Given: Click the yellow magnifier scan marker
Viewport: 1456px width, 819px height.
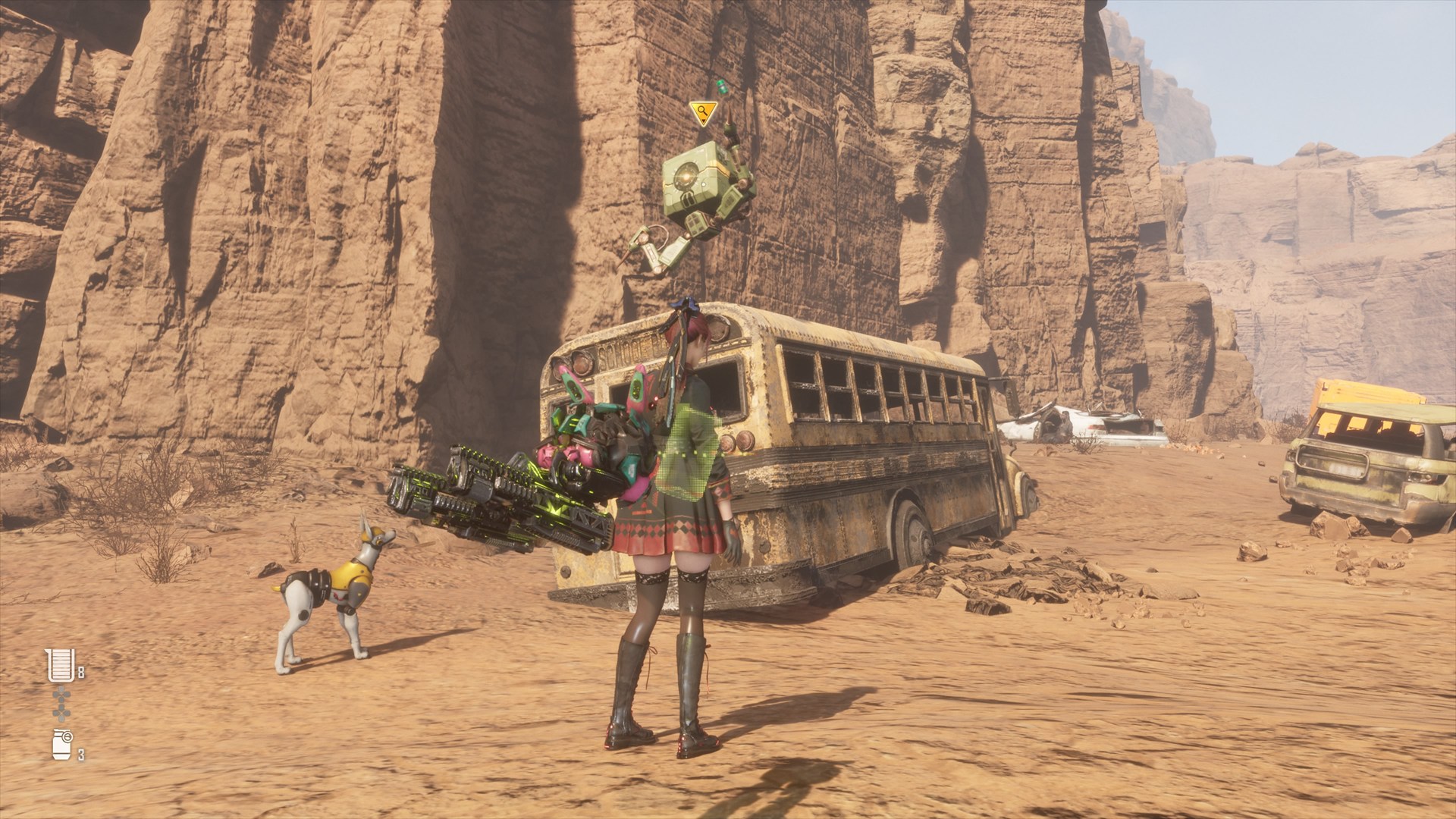Looking at the screenshot, I should click(704, 114).
